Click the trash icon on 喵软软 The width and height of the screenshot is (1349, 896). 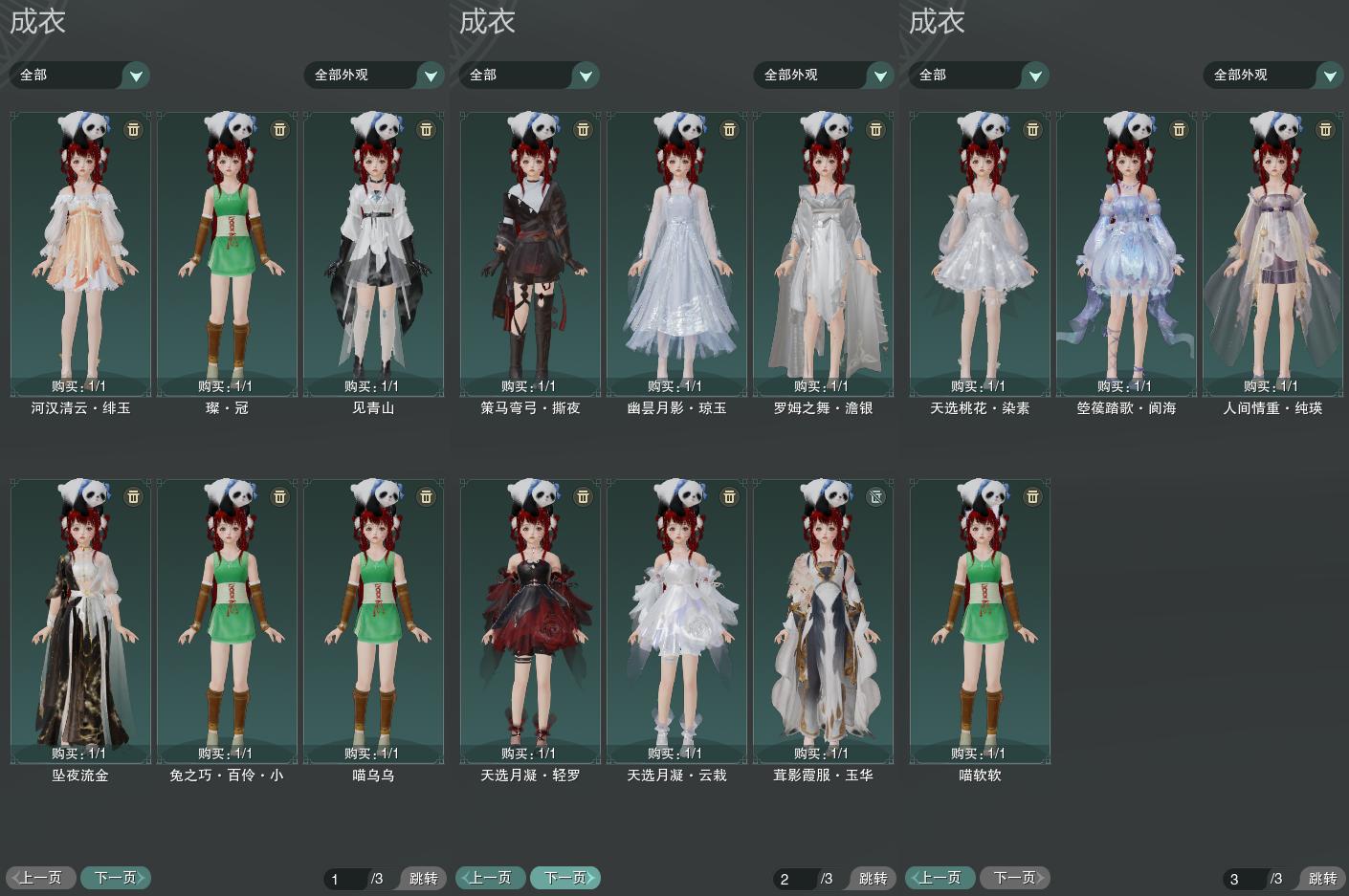tap(1032, 496)
